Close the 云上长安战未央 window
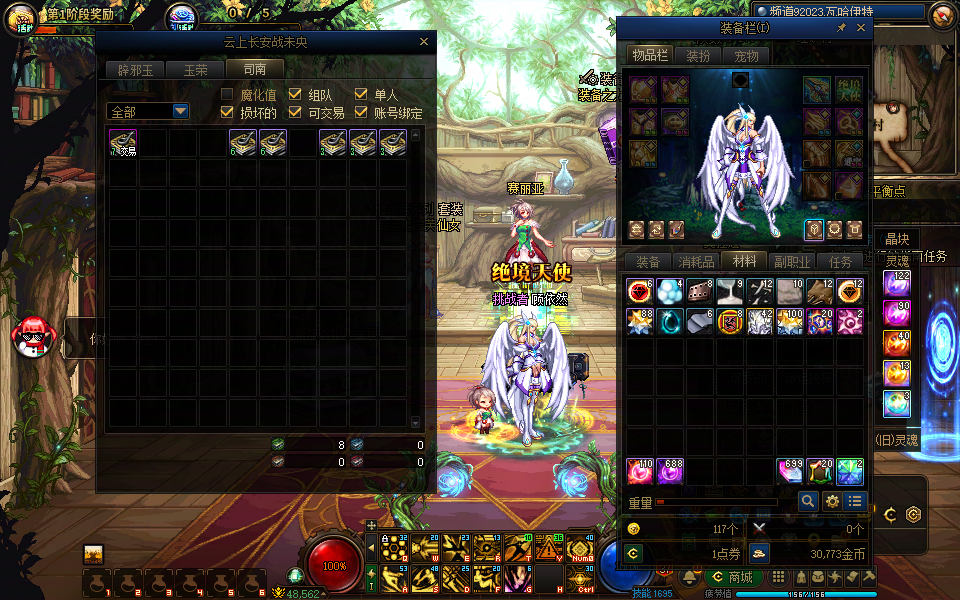The width and height of the screenshot is (960, 600). tap(423, 42)
